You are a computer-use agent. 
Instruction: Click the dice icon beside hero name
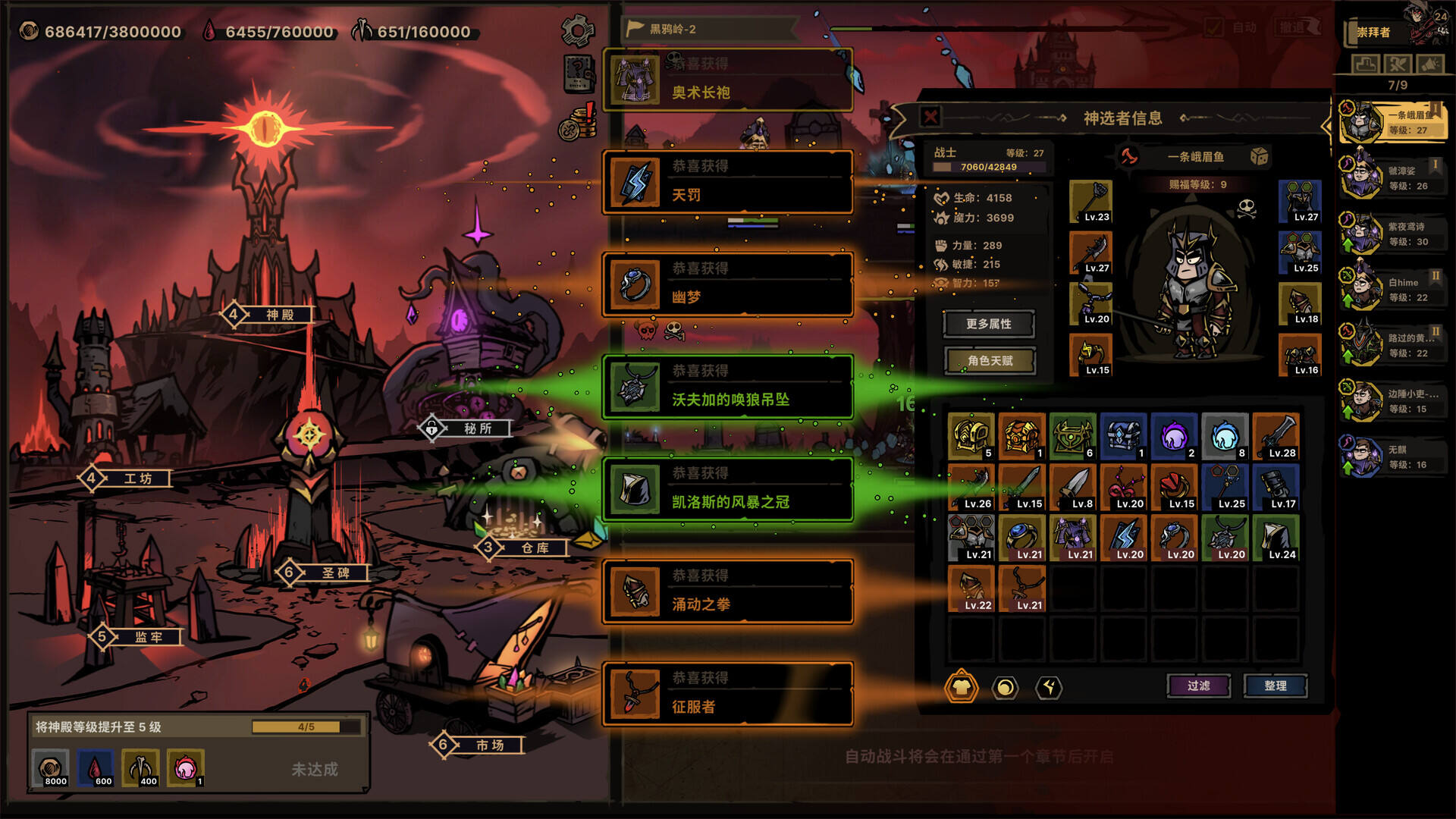(x=1259, y=156)
